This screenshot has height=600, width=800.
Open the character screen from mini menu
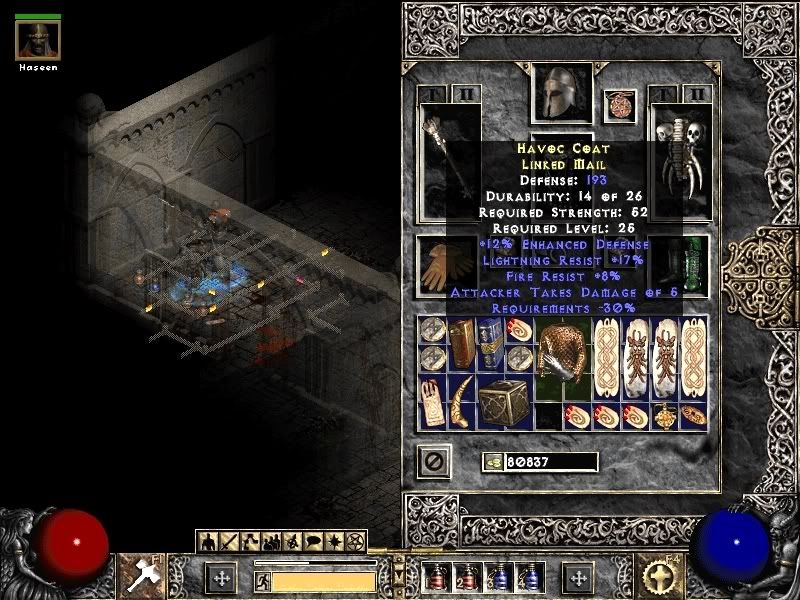point(209,542)
